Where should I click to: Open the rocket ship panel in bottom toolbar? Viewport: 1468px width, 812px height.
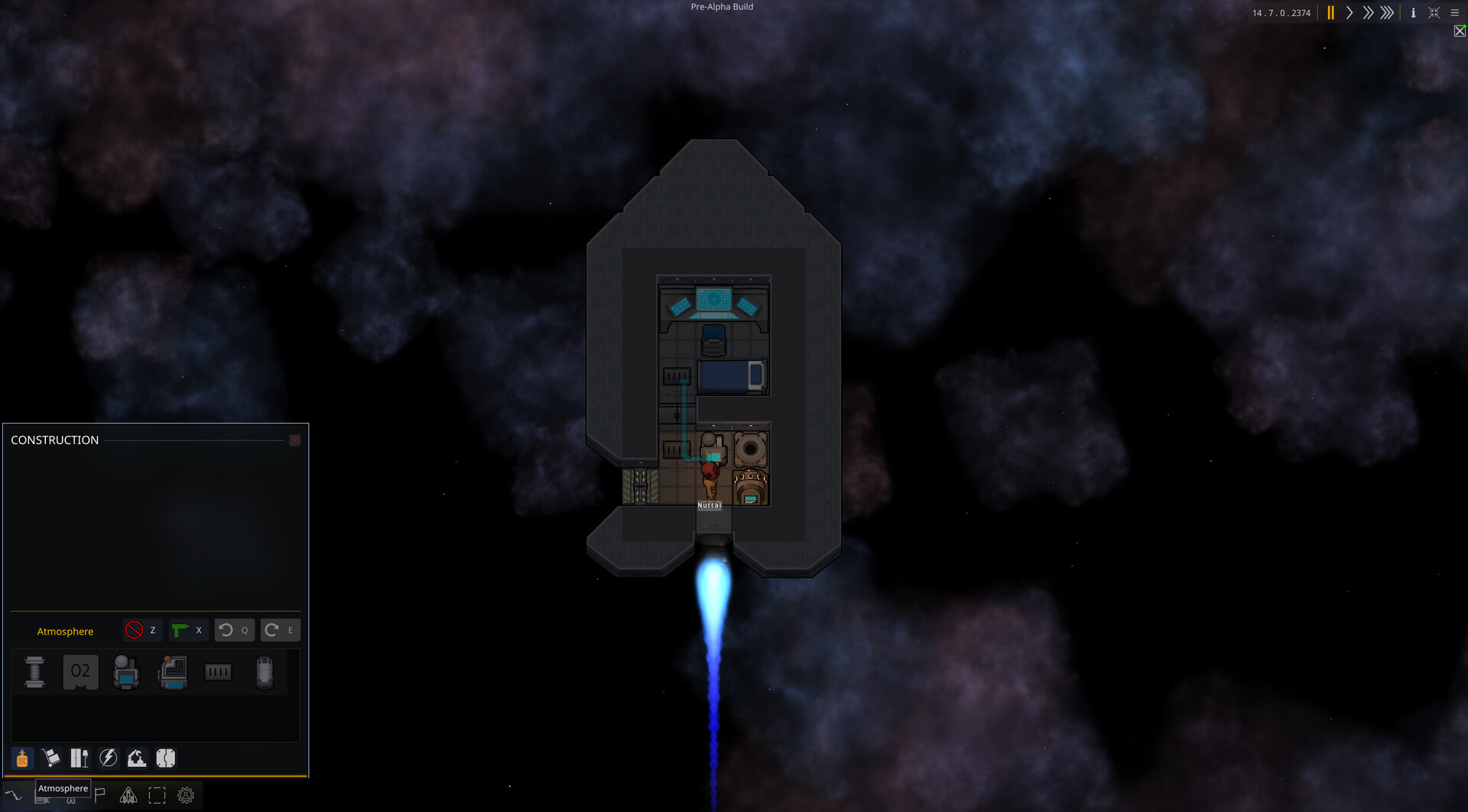[x=128, y=796]
